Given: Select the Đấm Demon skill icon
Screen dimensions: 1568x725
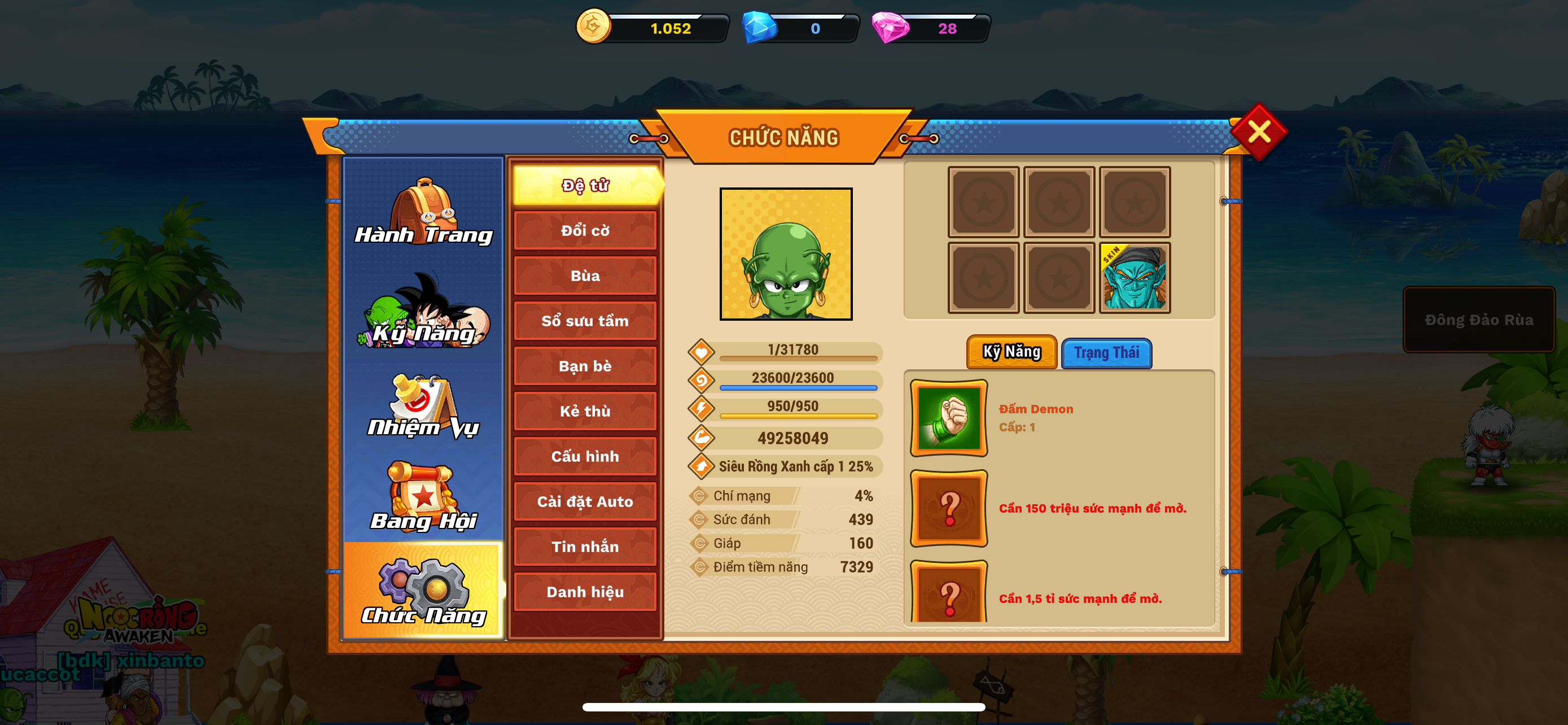Looking at the screenshot, I should click(x=948, y=418).
